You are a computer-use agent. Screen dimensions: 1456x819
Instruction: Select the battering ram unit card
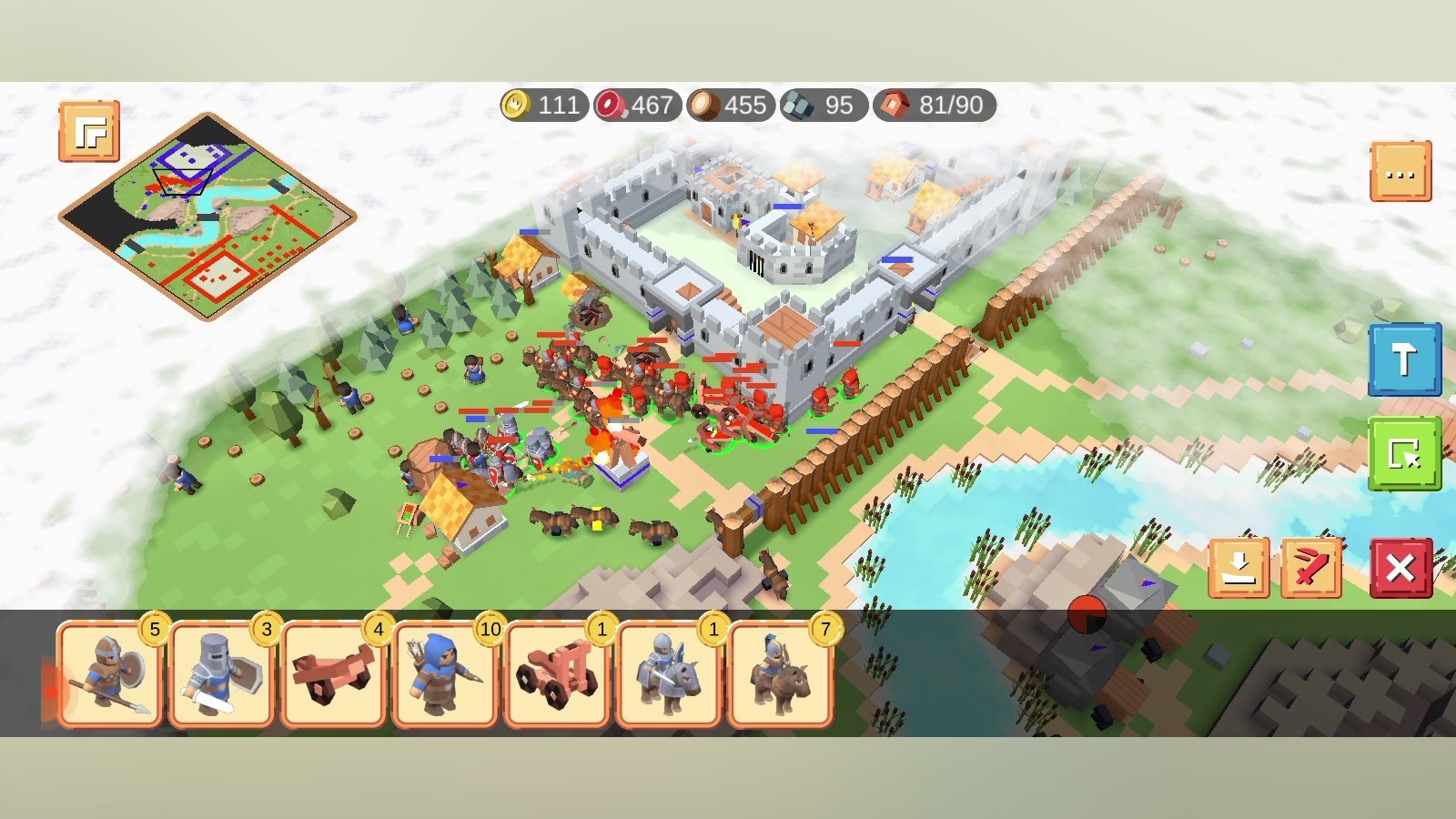(334, 675)
